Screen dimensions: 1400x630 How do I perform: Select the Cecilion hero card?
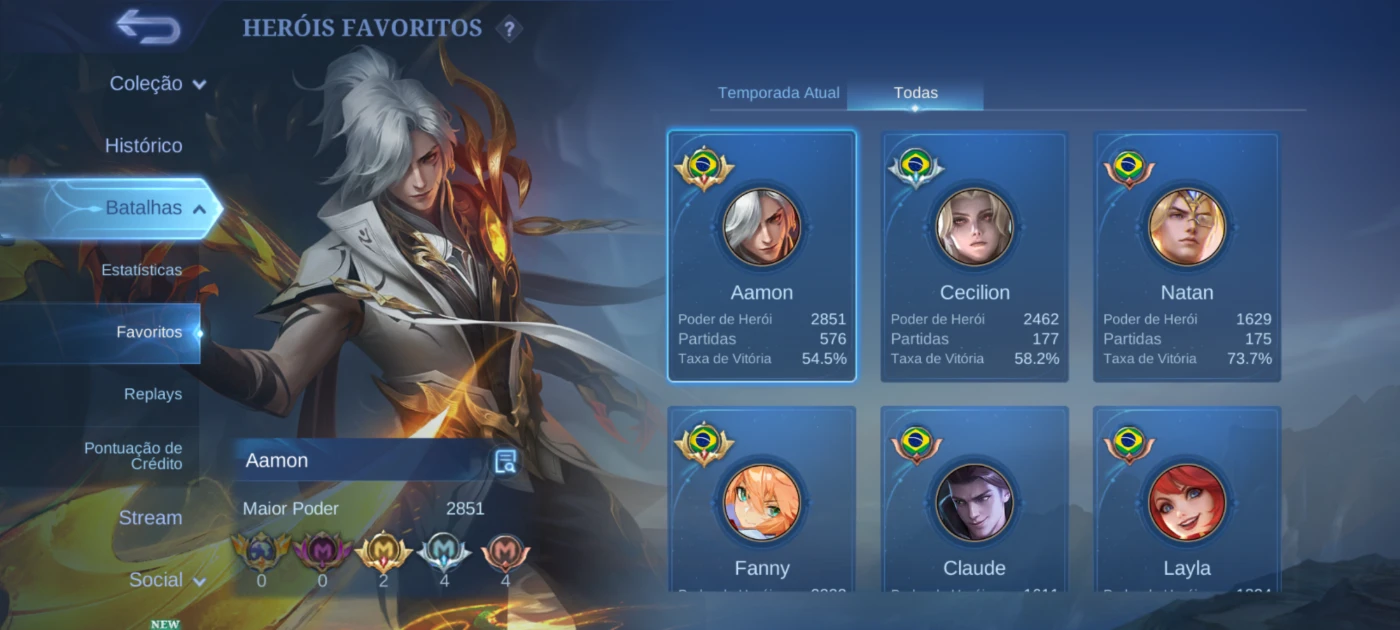(x=974, y=256)
